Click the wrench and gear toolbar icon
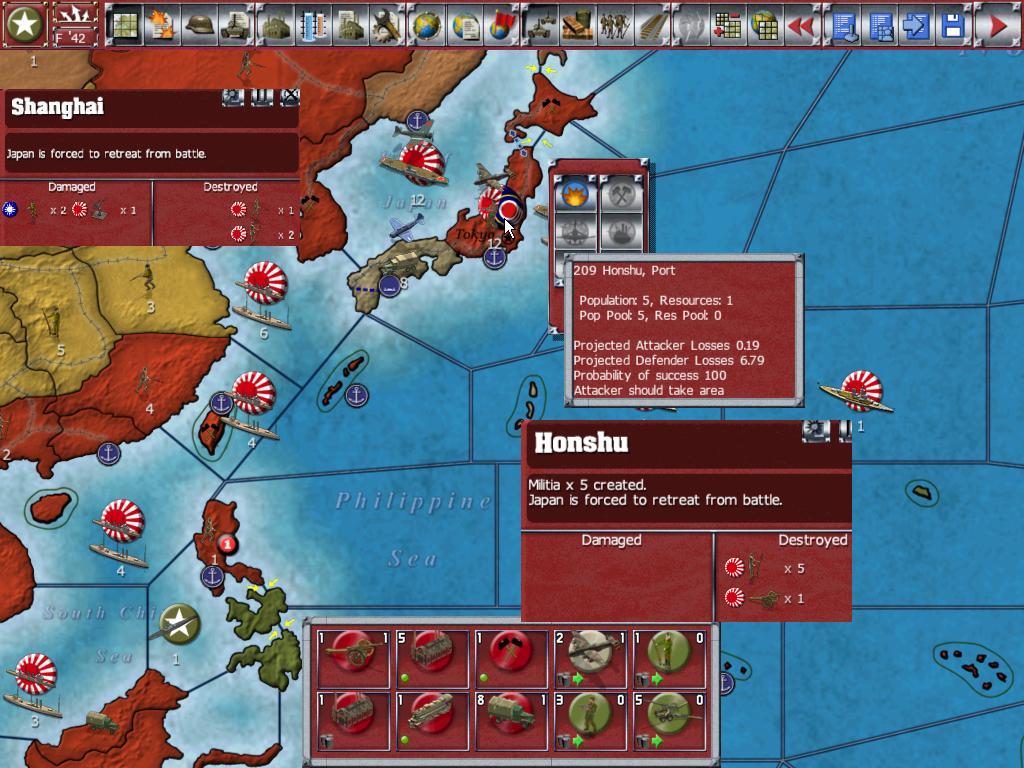The image size is (1024, 768). [x=387, y=25]
